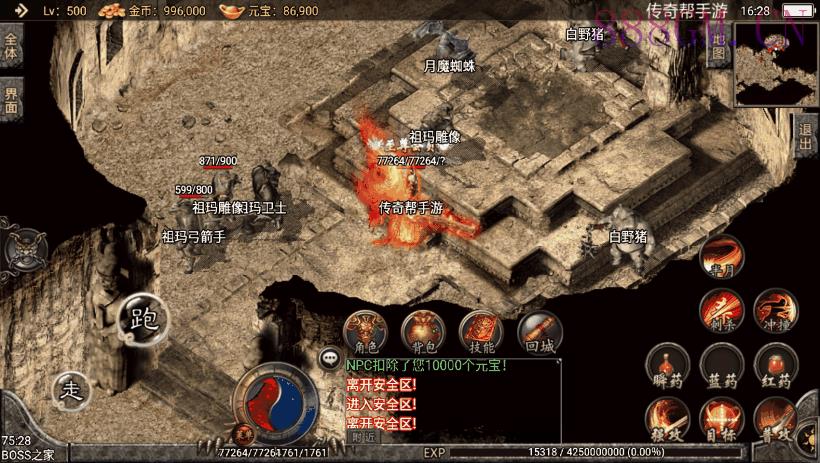The width and height of the screenshot is (820, 463).
Task: Open the 角色 character panel
Action: click(366, 333)
